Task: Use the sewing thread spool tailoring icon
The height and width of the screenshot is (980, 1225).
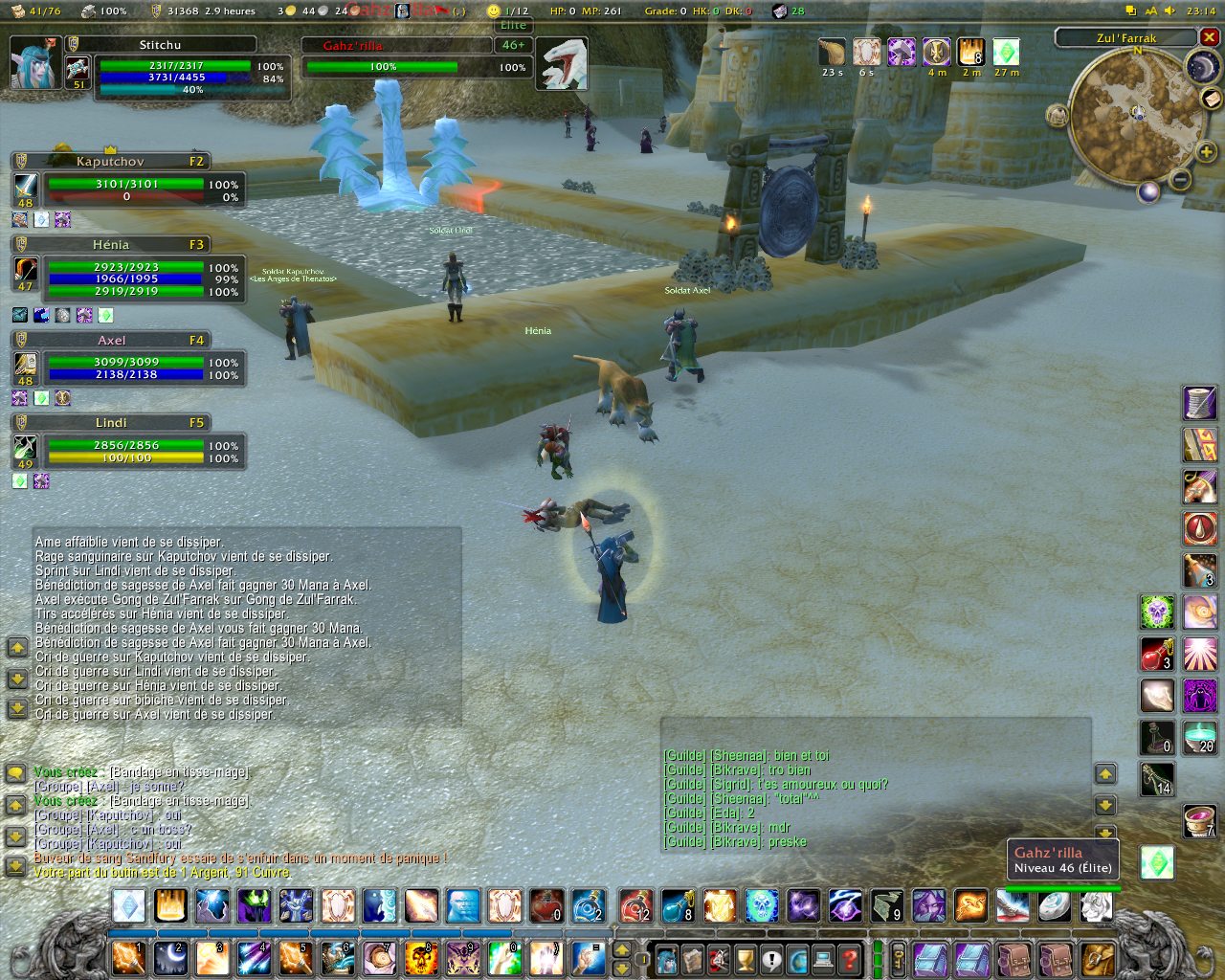Action: [1200, 403]
